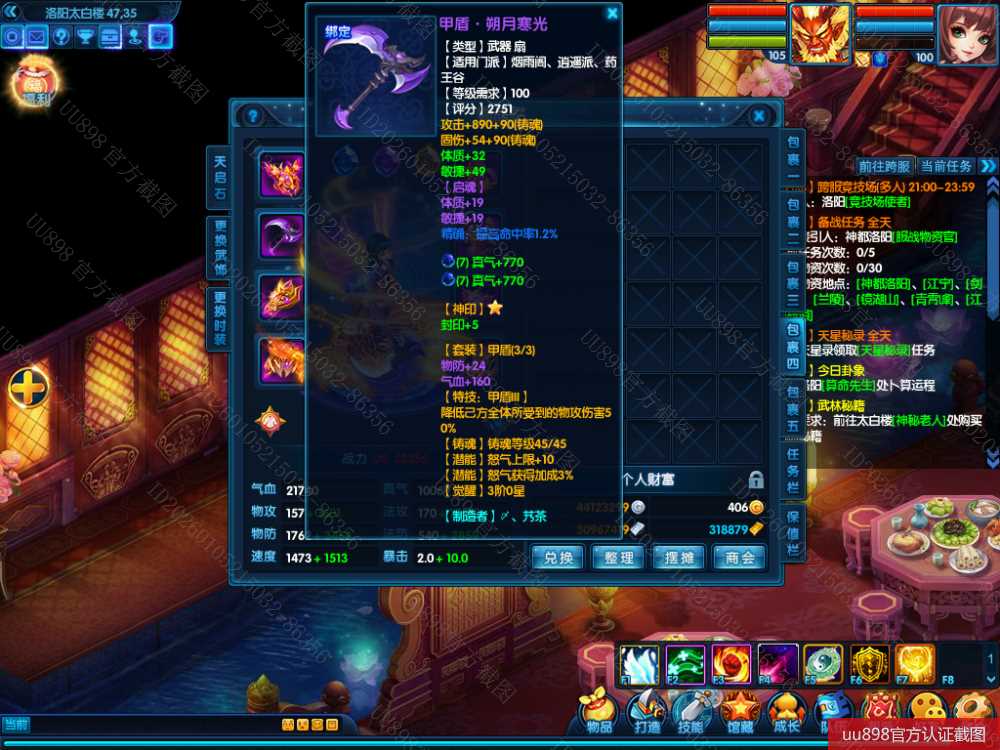This screenshot has height=750, width=1000.
Task: Select the 天启石 side tab
Action: pyautogui.click(x=219, y=177)
